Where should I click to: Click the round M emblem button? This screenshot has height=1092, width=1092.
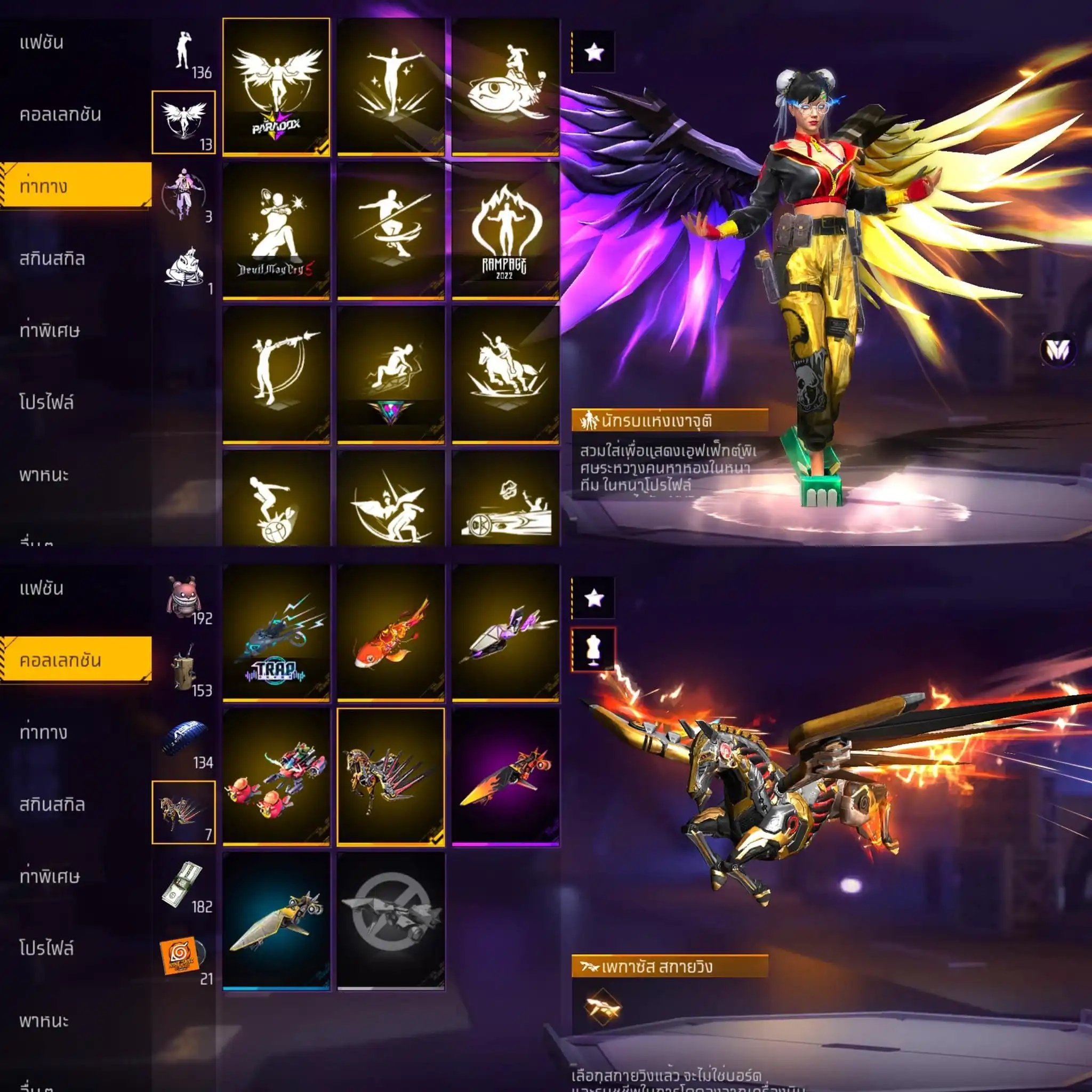click(1057, 350)
